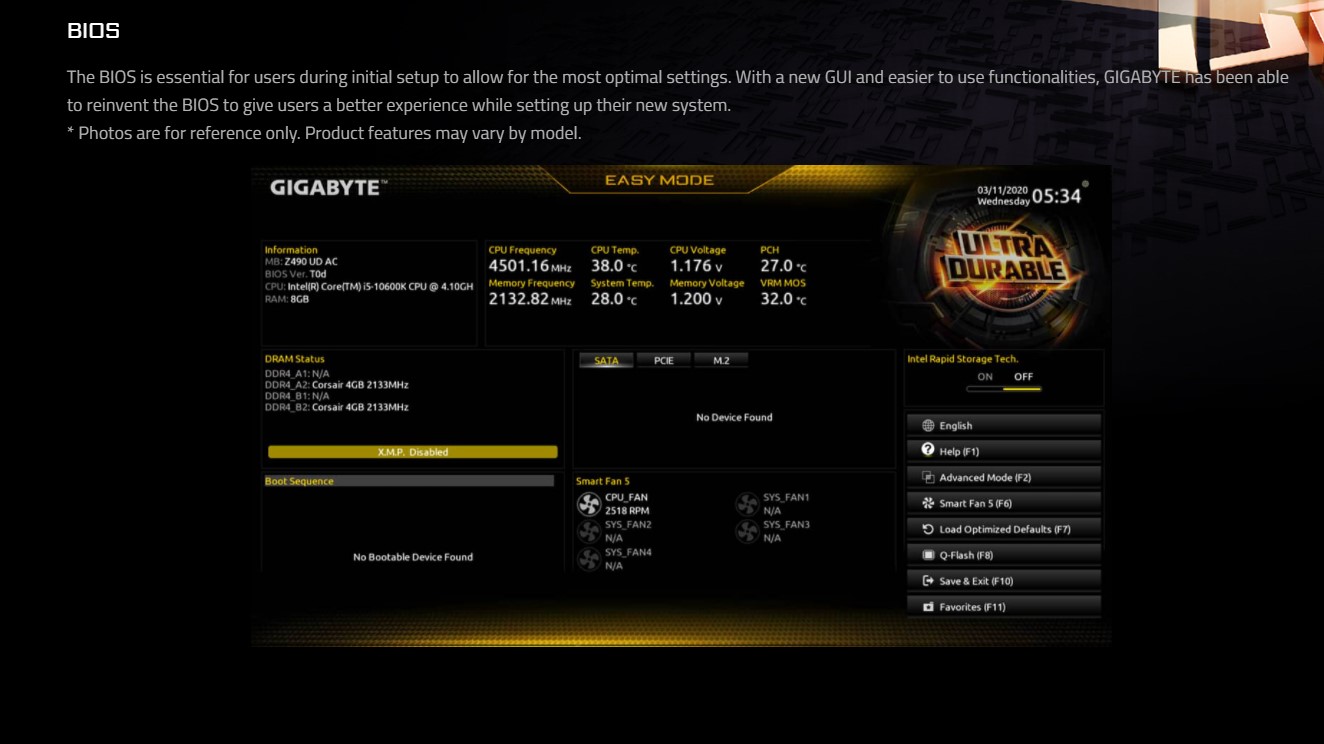Click the Help question mark icon
The width and height of the screenshot is (1324, 744).
(x=929, y=450)
